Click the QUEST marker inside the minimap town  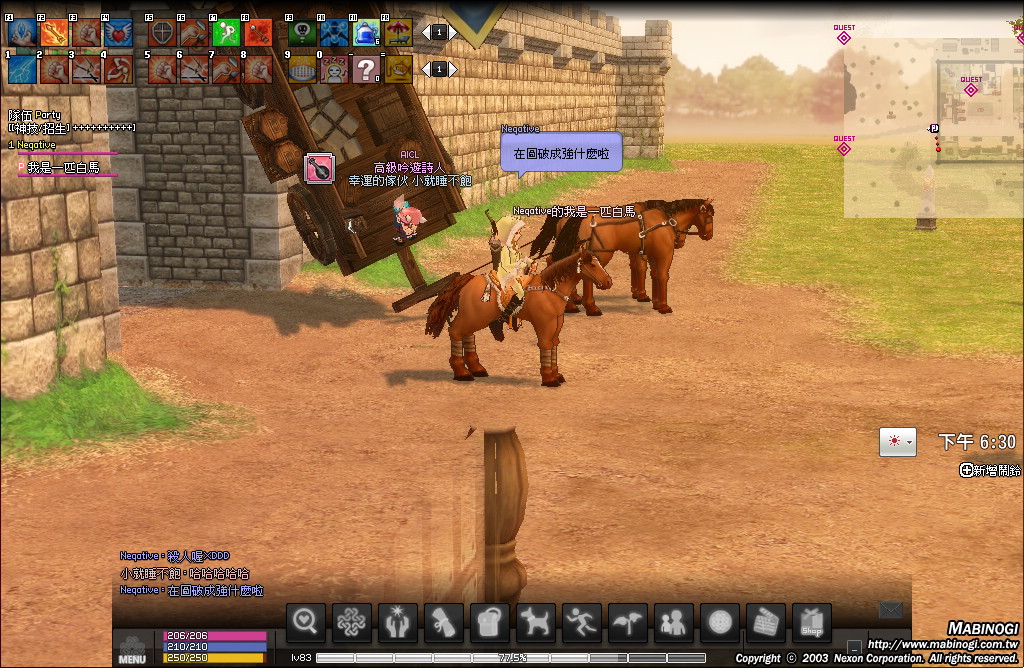pyautogui.click(x=970, y=88)
